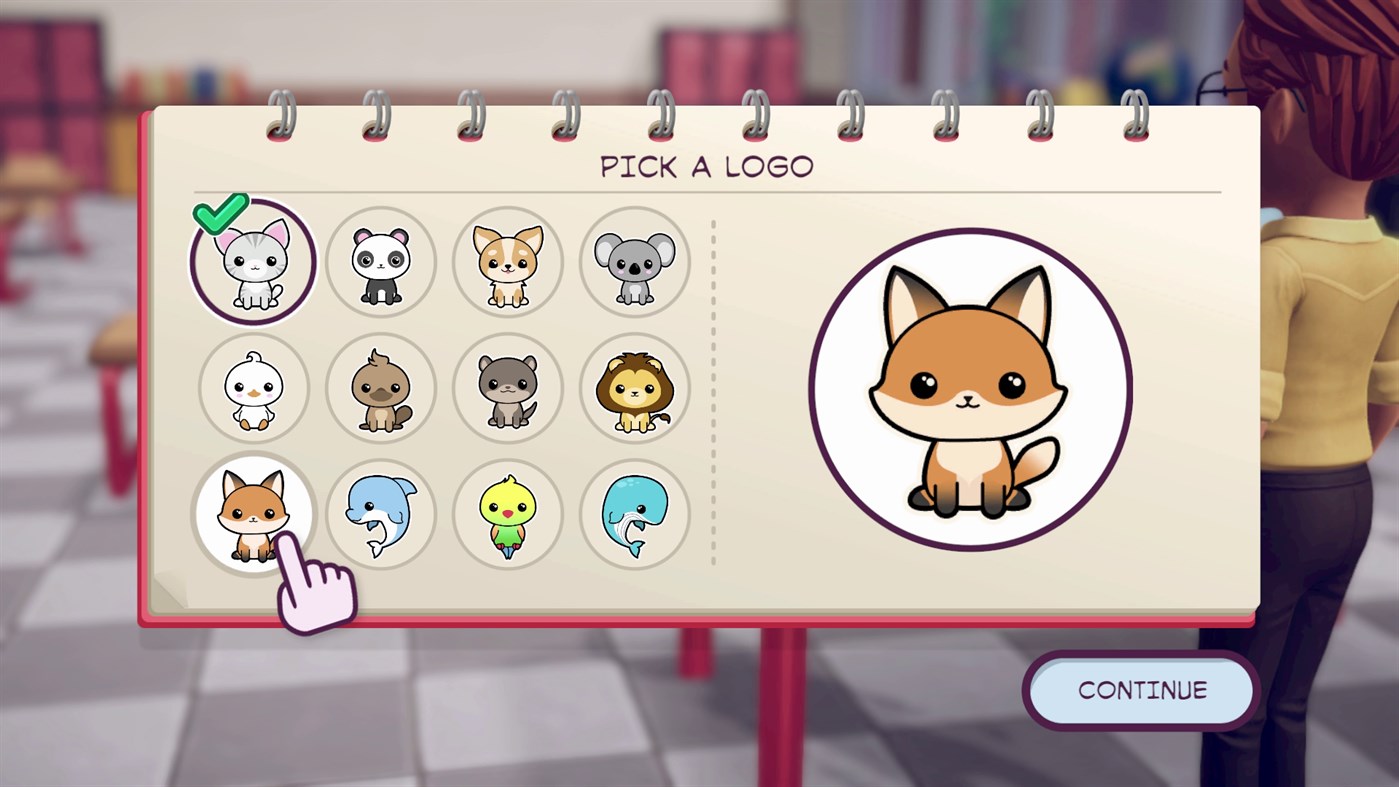Confirm logo choice with Continue
This screenshot has width=1399, height=787.
[1140, 690]
